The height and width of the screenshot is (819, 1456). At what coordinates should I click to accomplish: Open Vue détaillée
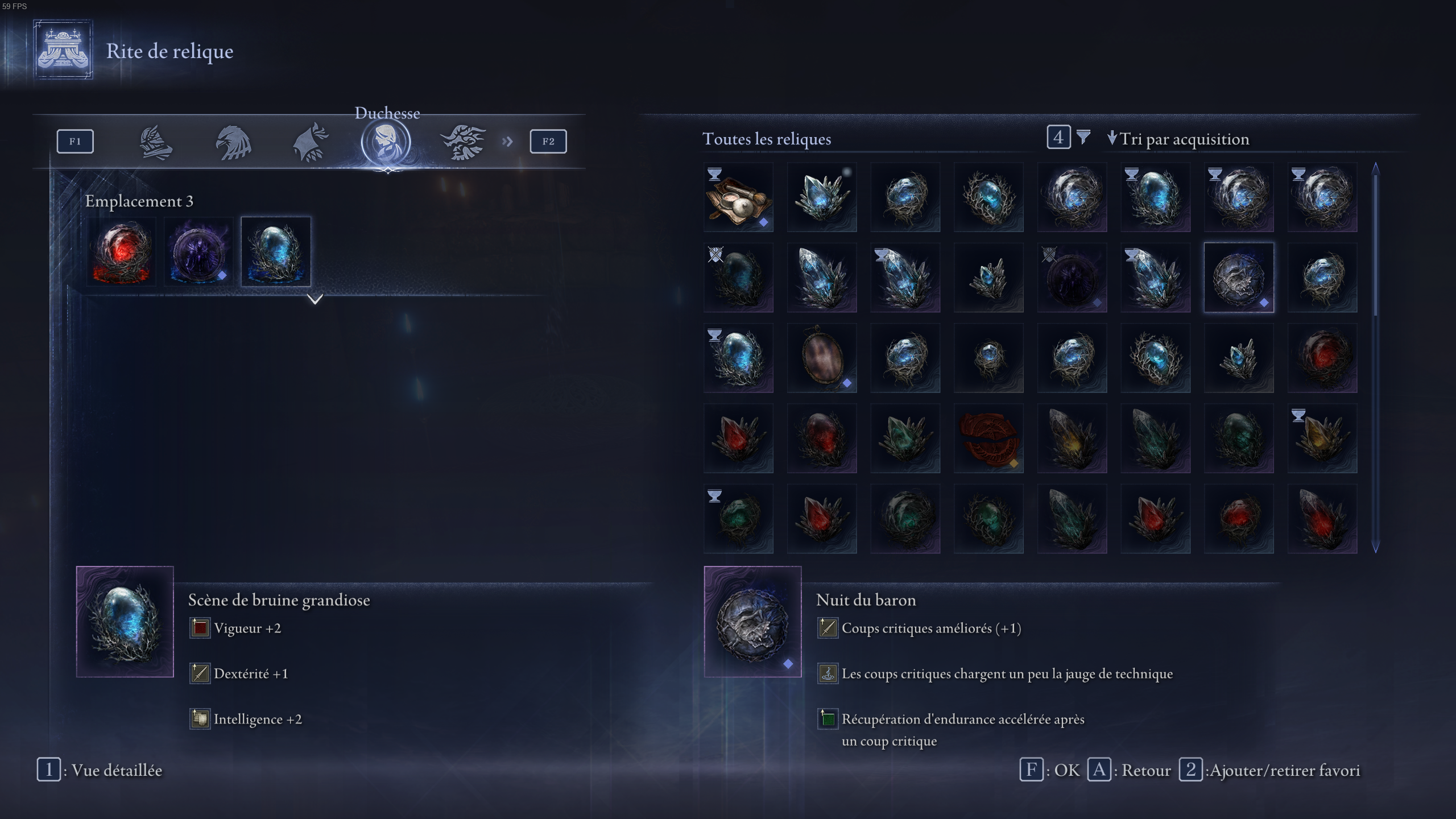tap(100, 770)
